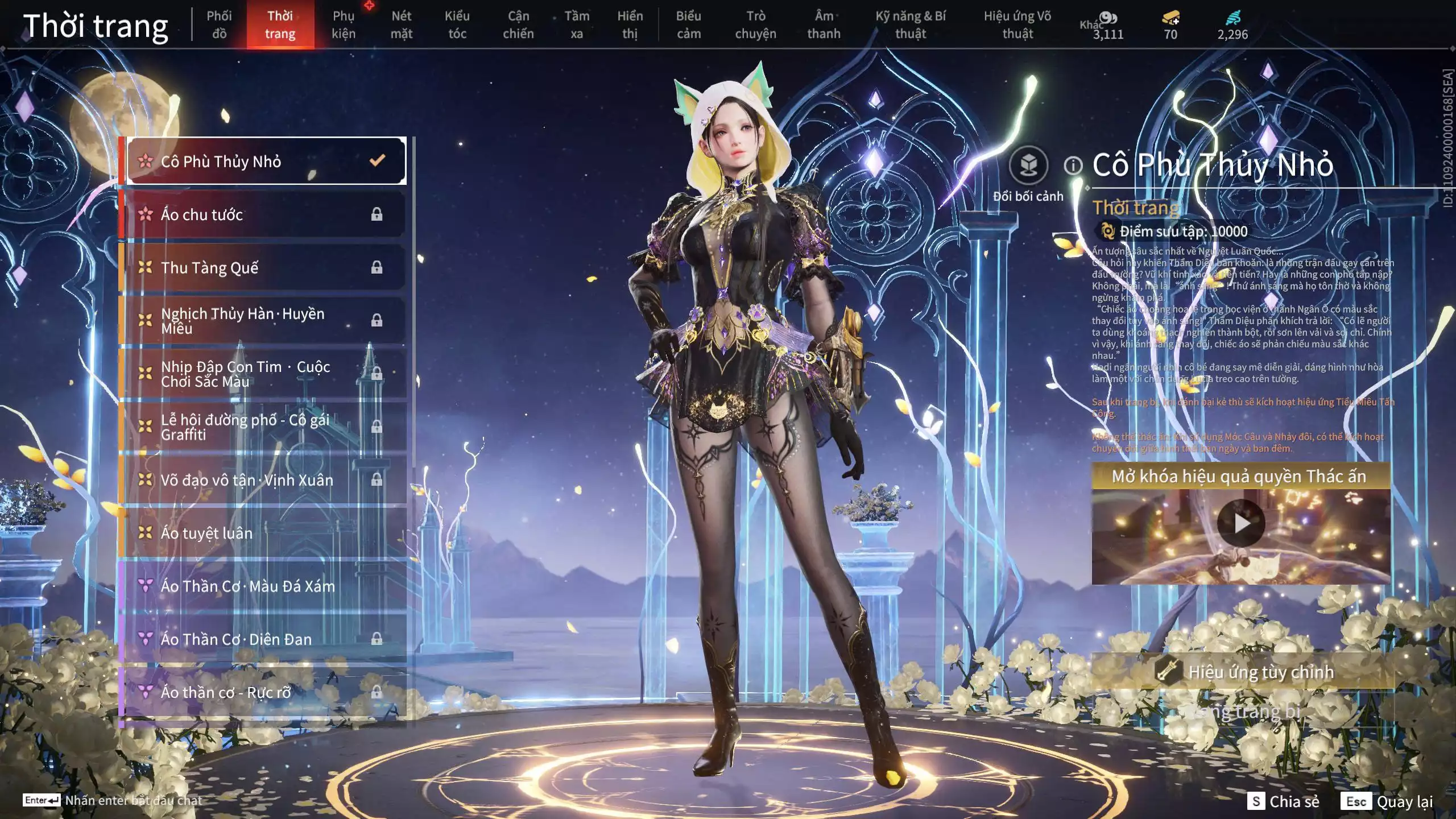The height and width of the screenshot is (819, 1456).
Task: Switch to the Biểu cảm tab
Action: (x=688, y=24)
